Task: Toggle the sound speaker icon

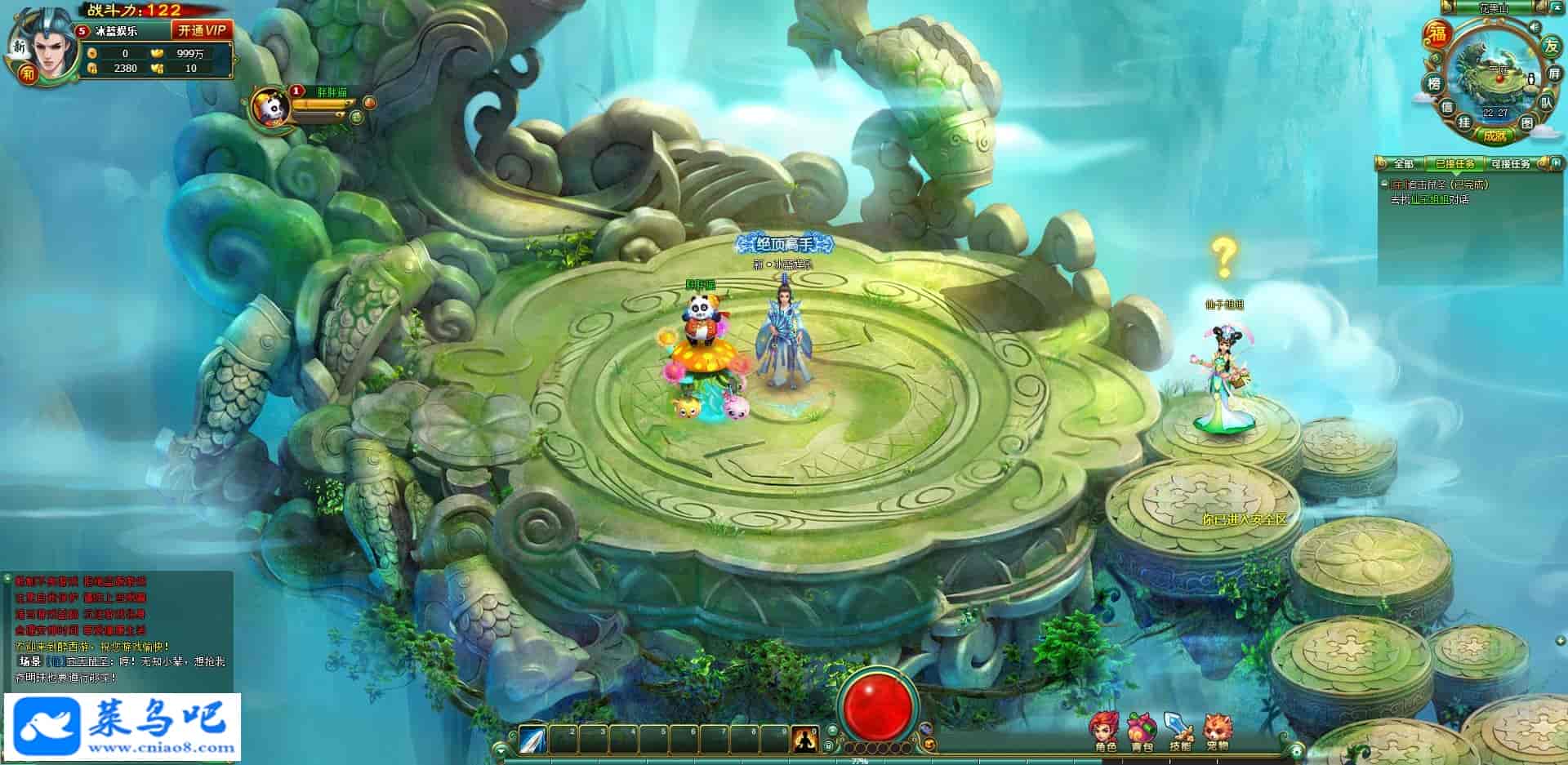Action: [x=1533, y=27]
